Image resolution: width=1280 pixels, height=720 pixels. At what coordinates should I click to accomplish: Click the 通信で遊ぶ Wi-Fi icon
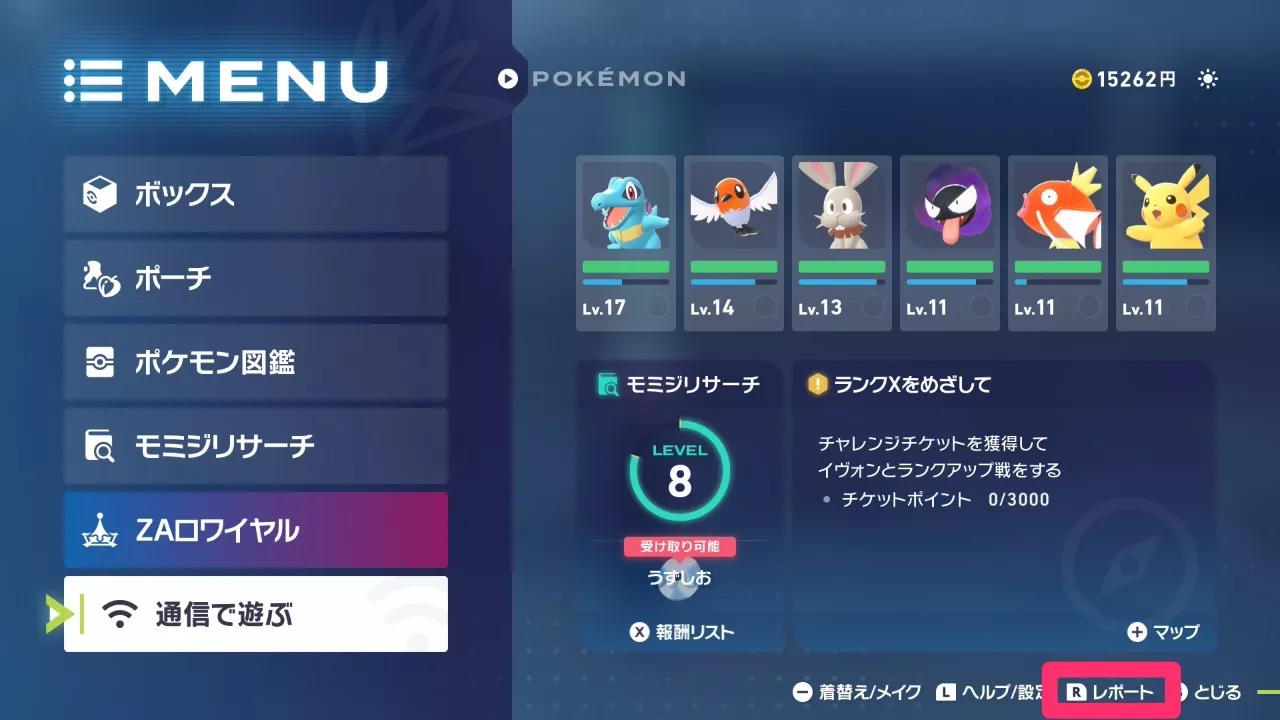click(x=118, y=615)
